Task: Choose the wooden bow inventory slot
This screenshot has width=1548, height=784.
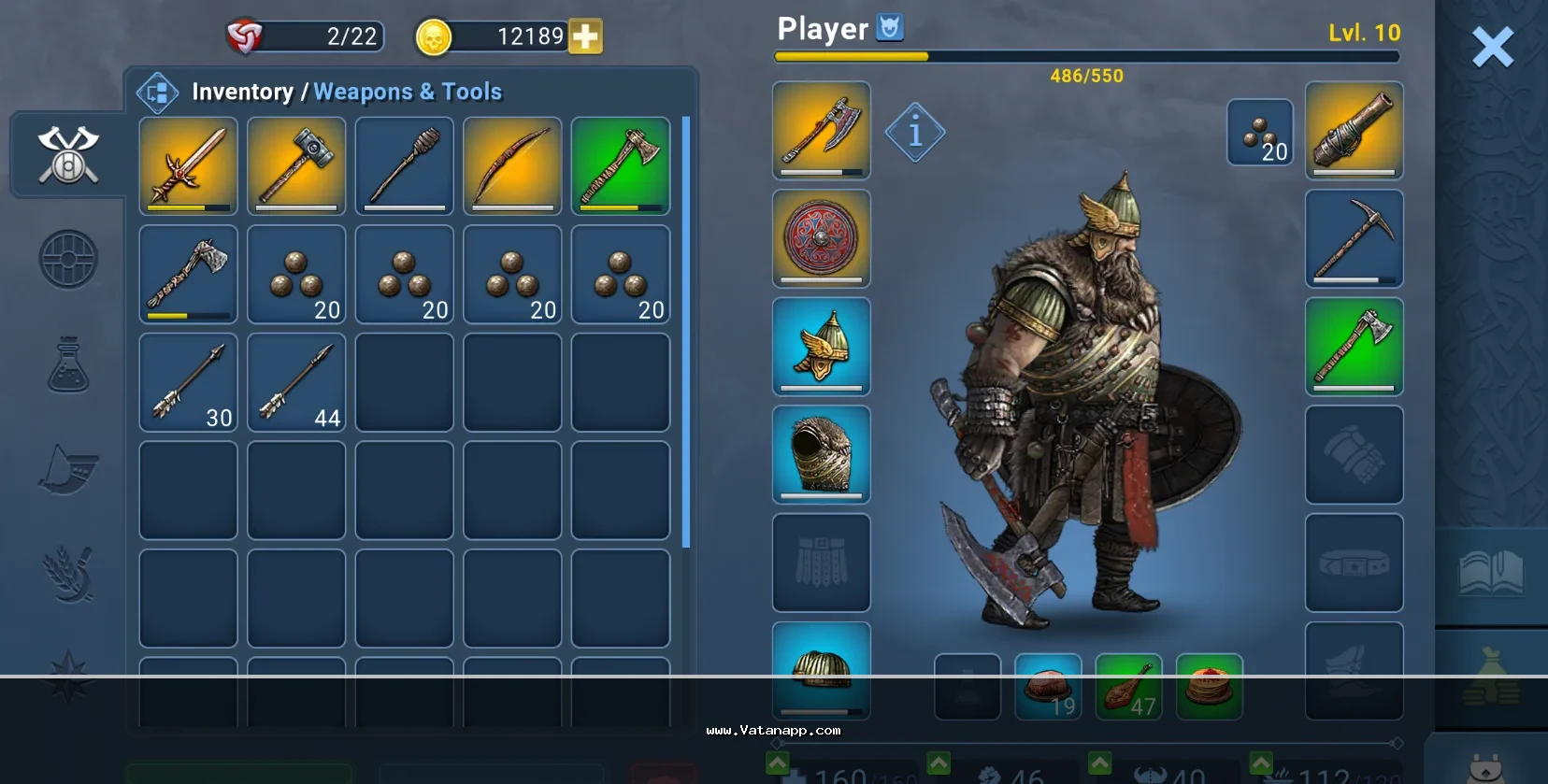Action: click(x=512, y=165)
